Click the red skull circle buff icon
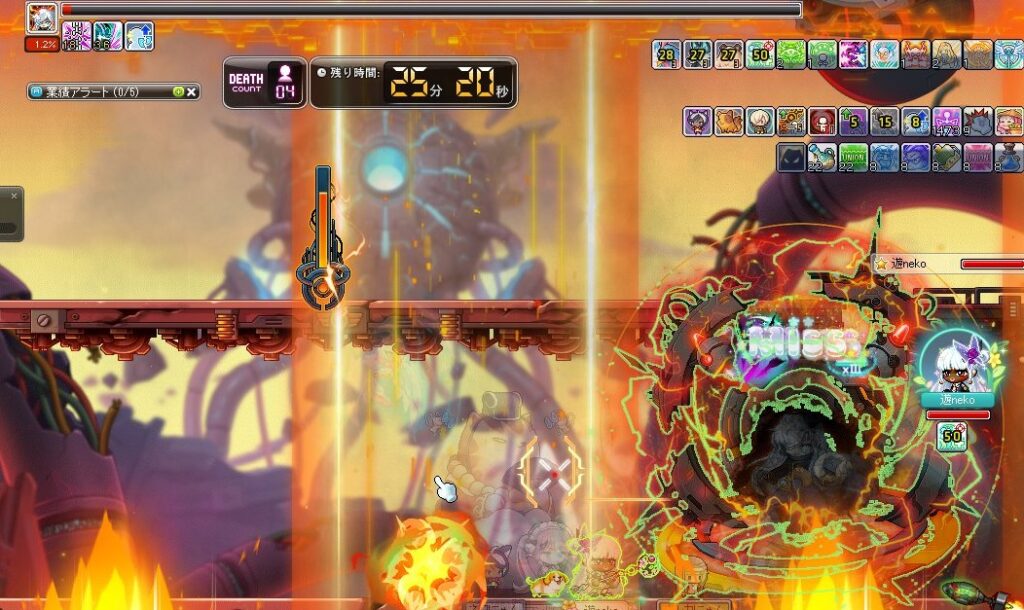Viewport: 1024px width, 610px height. coord(822,122)
